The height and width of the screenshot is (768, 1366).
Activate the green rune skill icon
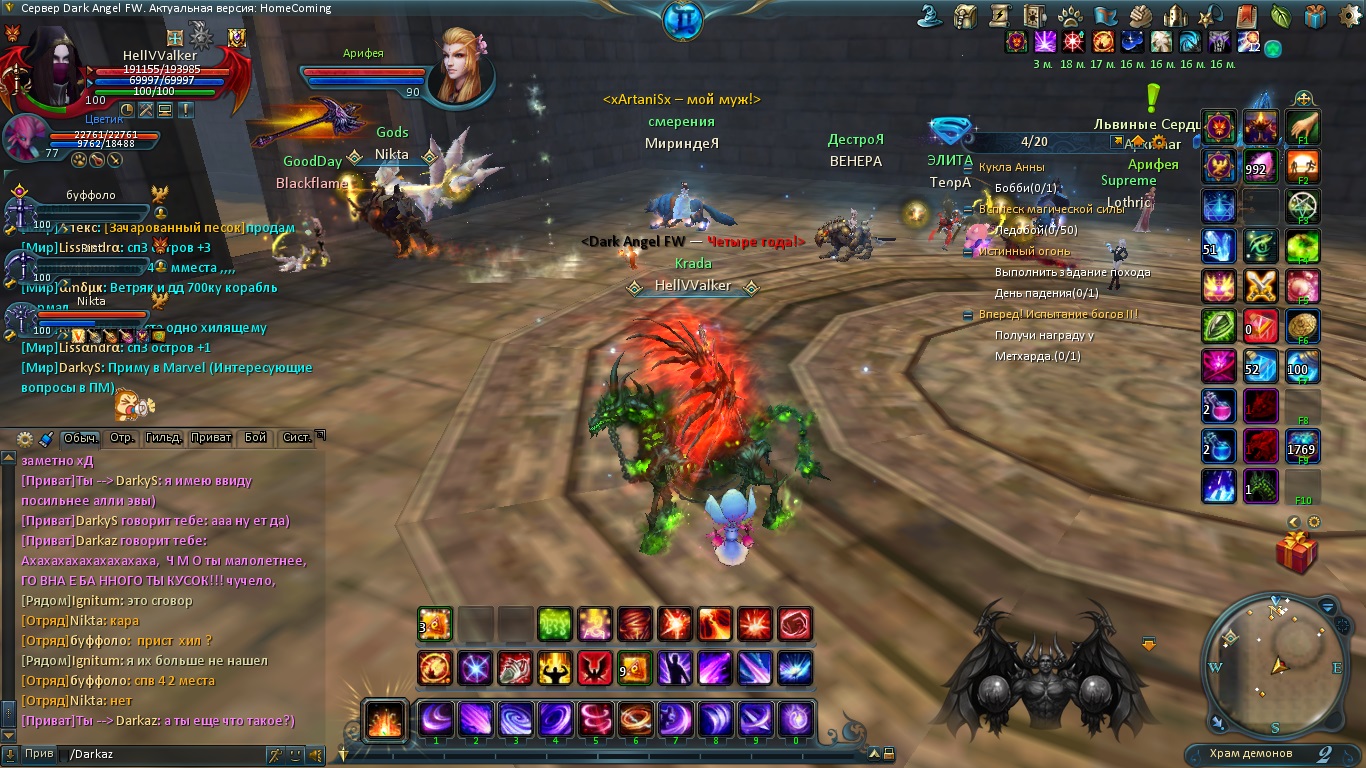(555, 624)
